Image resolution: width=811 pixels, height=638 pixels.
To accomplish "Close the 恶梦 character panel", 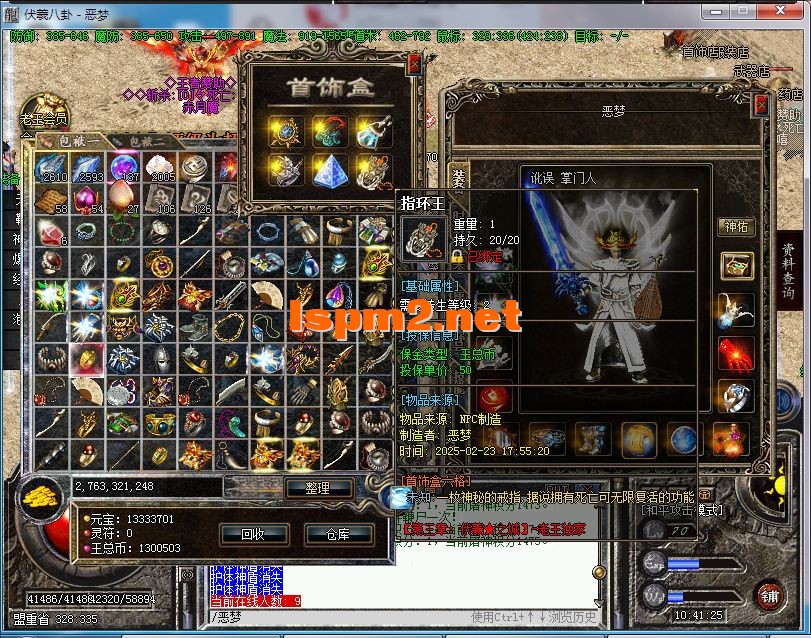I will coord(761,102).
